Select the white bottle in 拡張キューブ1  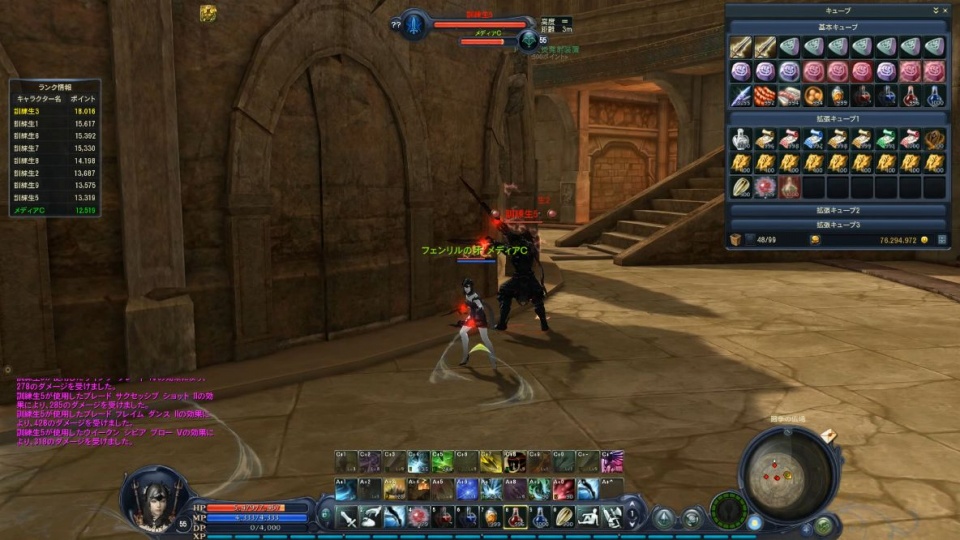pos(740,139)
